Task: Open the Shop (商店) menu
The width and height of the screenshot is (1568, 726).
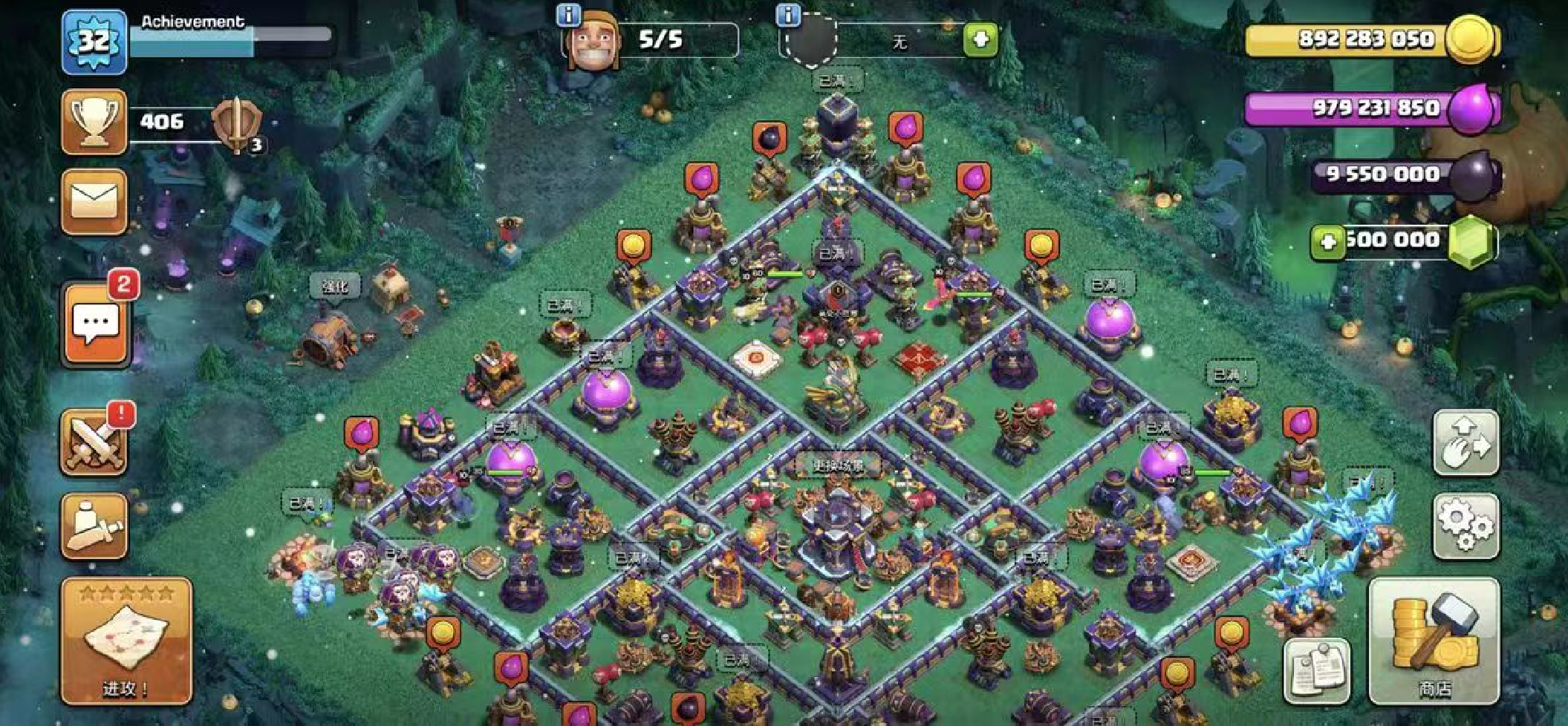Action: 1433,641
